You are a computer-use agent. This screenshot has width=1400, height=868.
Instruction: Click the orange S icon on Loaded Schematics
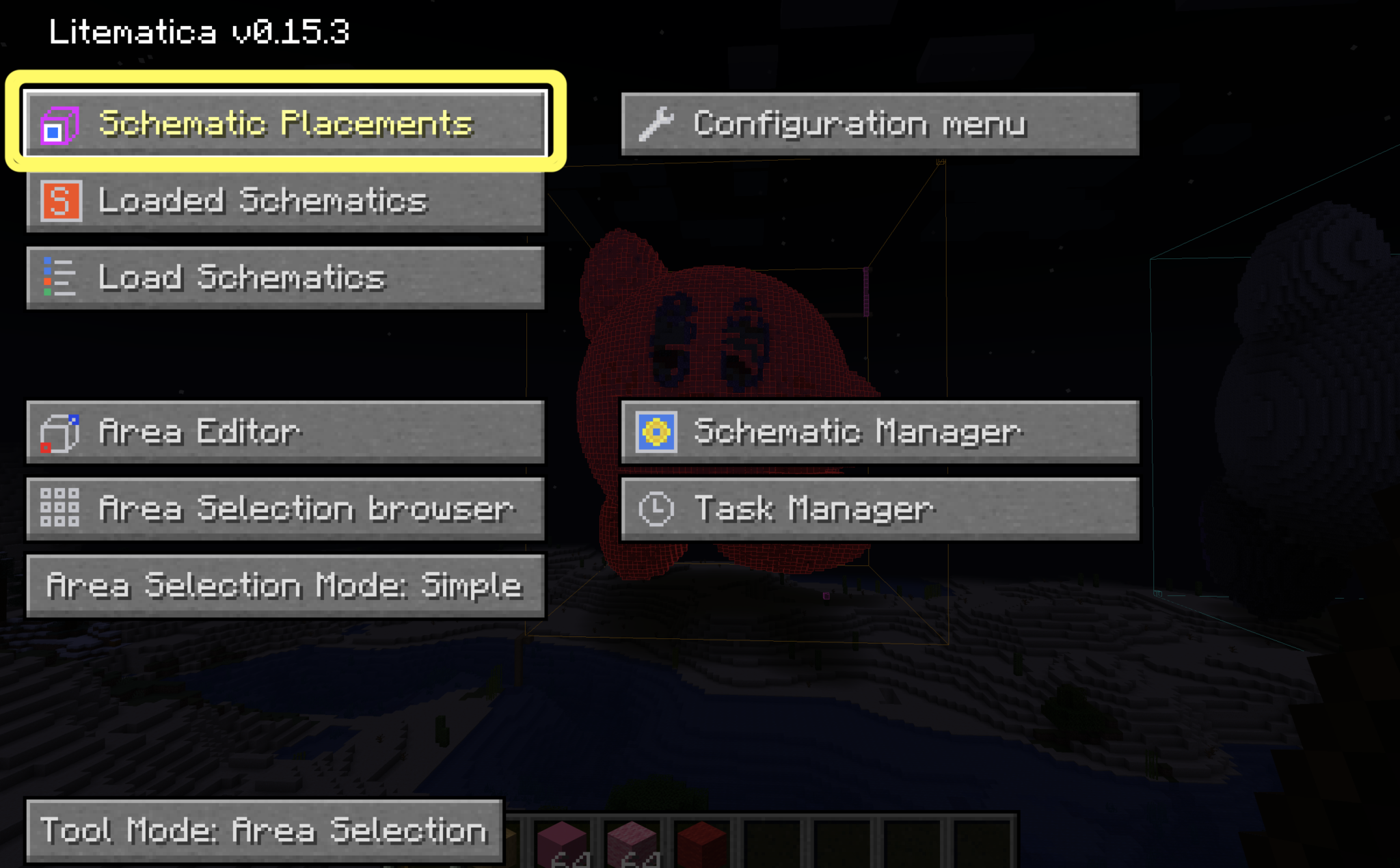60,200
